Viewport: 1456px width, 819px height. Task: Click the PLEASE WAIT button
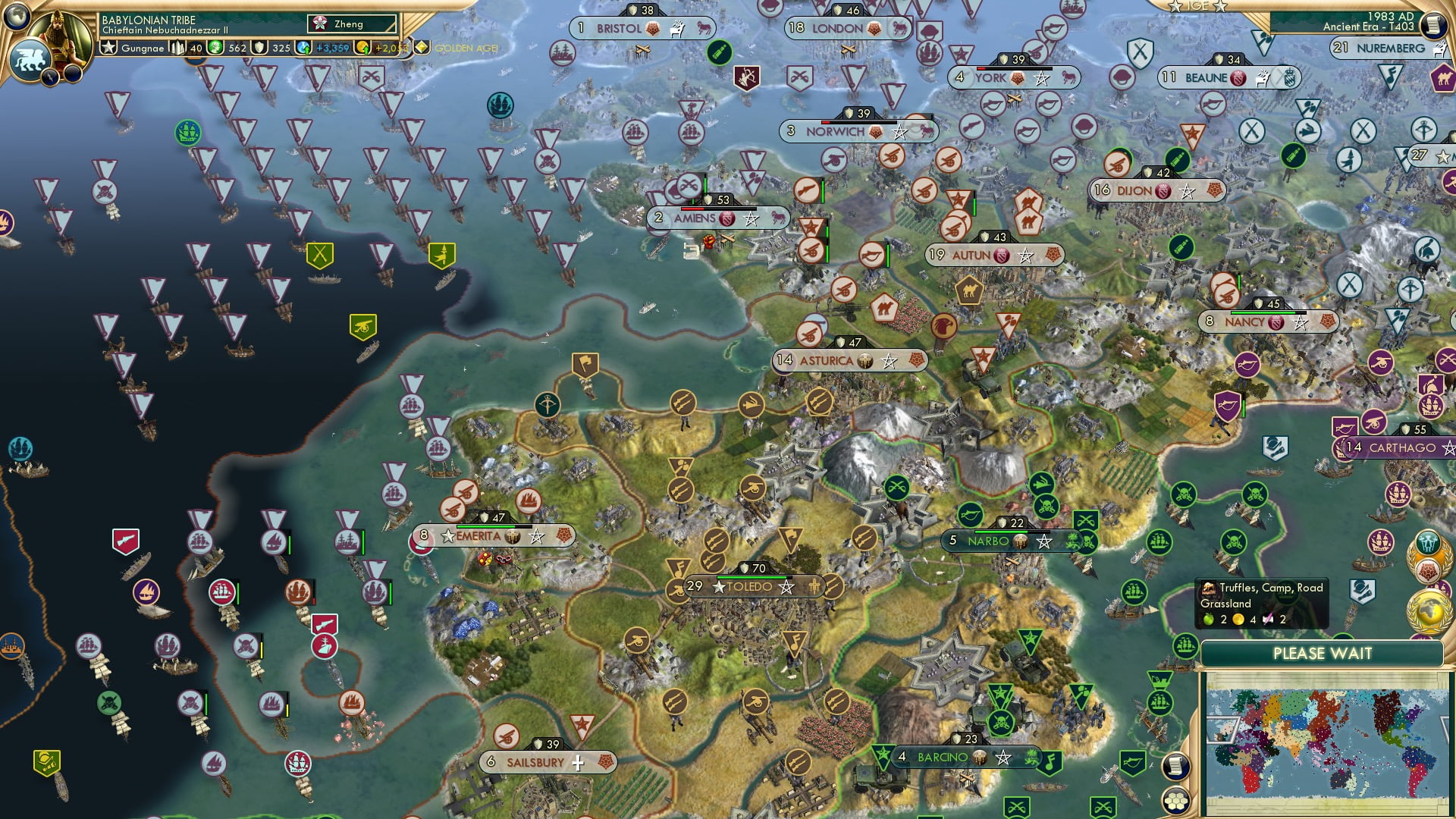[x=1325, y=653]
